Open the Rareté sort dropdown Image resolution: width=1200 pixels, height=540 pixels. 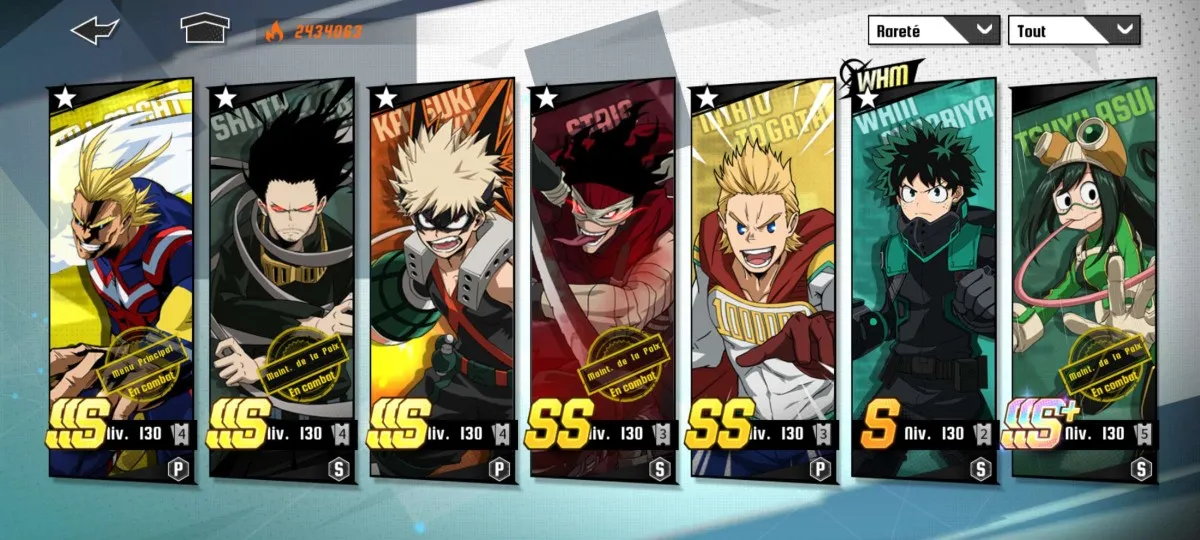click(x=933, y=30)
